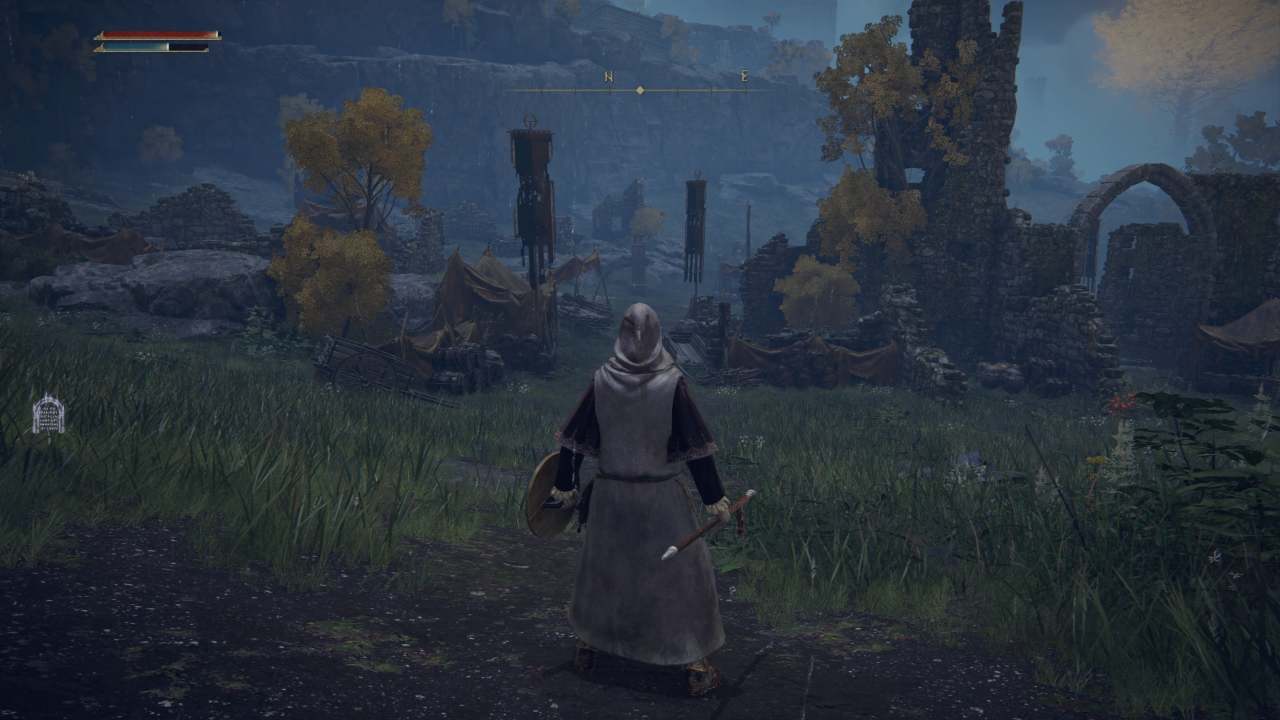
Task: Click the tall war banner with red top
Action: (529, 180)
